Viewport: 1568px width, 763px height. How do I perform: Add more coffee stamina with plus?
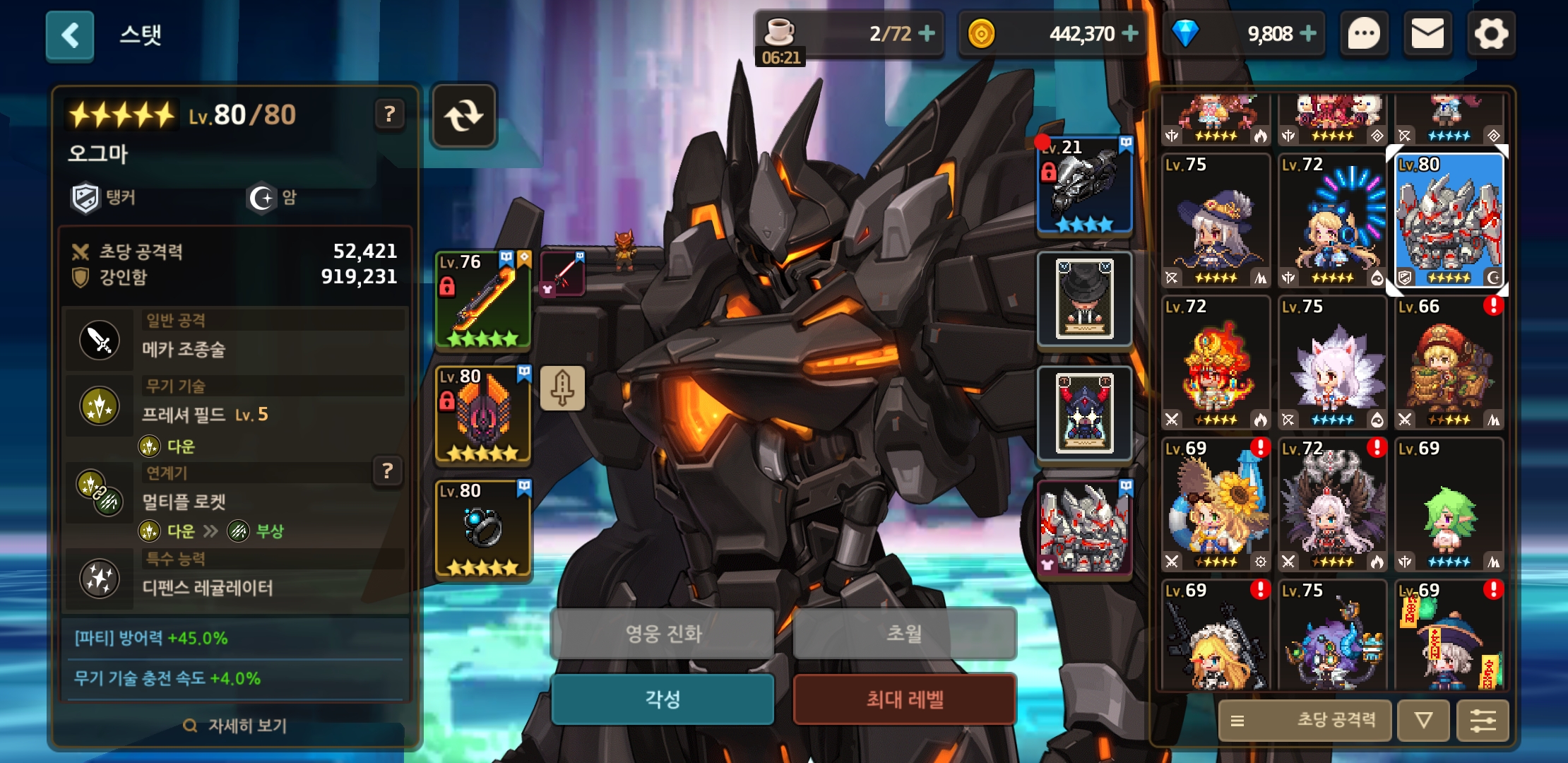(927, 33)
